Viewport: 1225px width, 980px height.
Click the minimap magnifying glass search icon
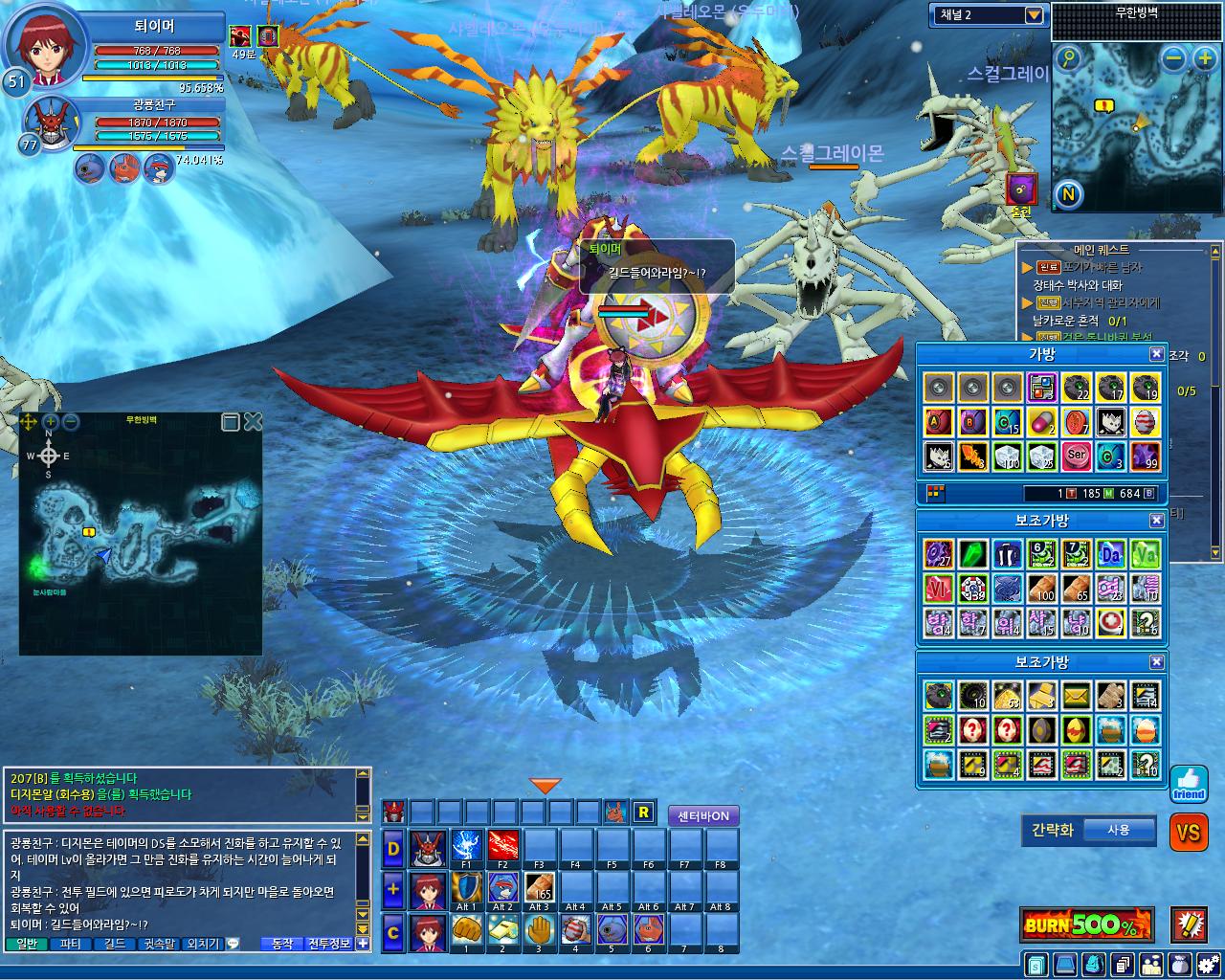click(x=1068, y=59)
